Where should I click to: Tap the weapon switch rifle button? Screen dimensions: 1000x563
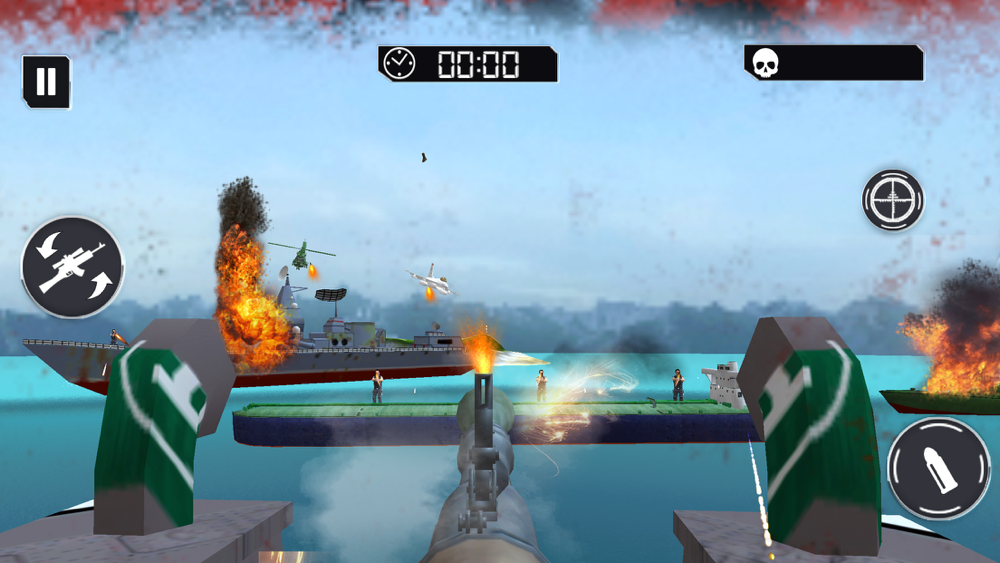point(72,267)
